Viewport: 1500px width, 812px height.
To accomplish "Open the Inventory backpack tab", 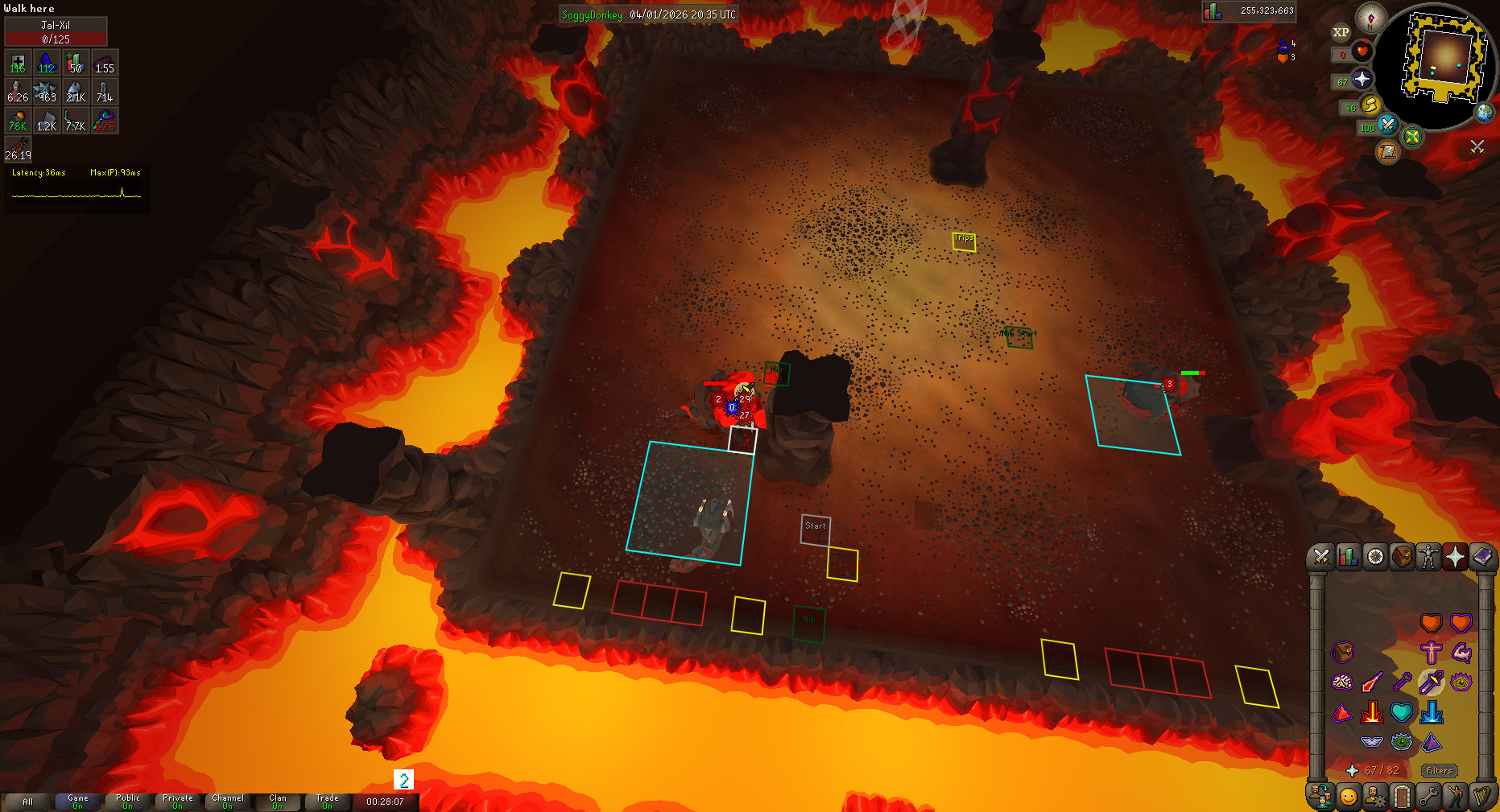I will (x=1402, y=557).
